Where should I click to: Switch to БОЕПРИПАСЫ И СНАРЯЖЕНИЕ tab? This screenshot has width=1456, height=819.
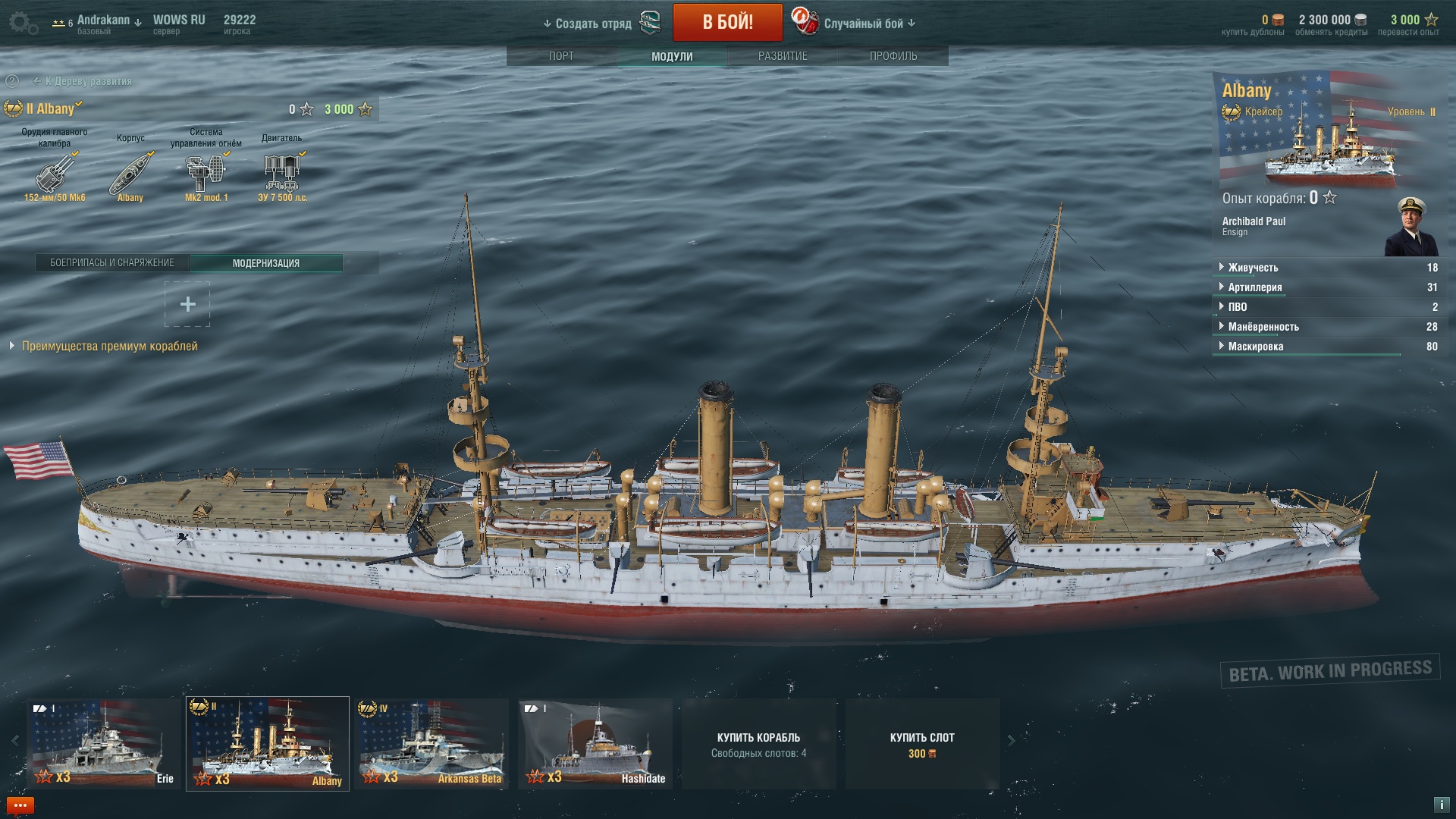112,263
